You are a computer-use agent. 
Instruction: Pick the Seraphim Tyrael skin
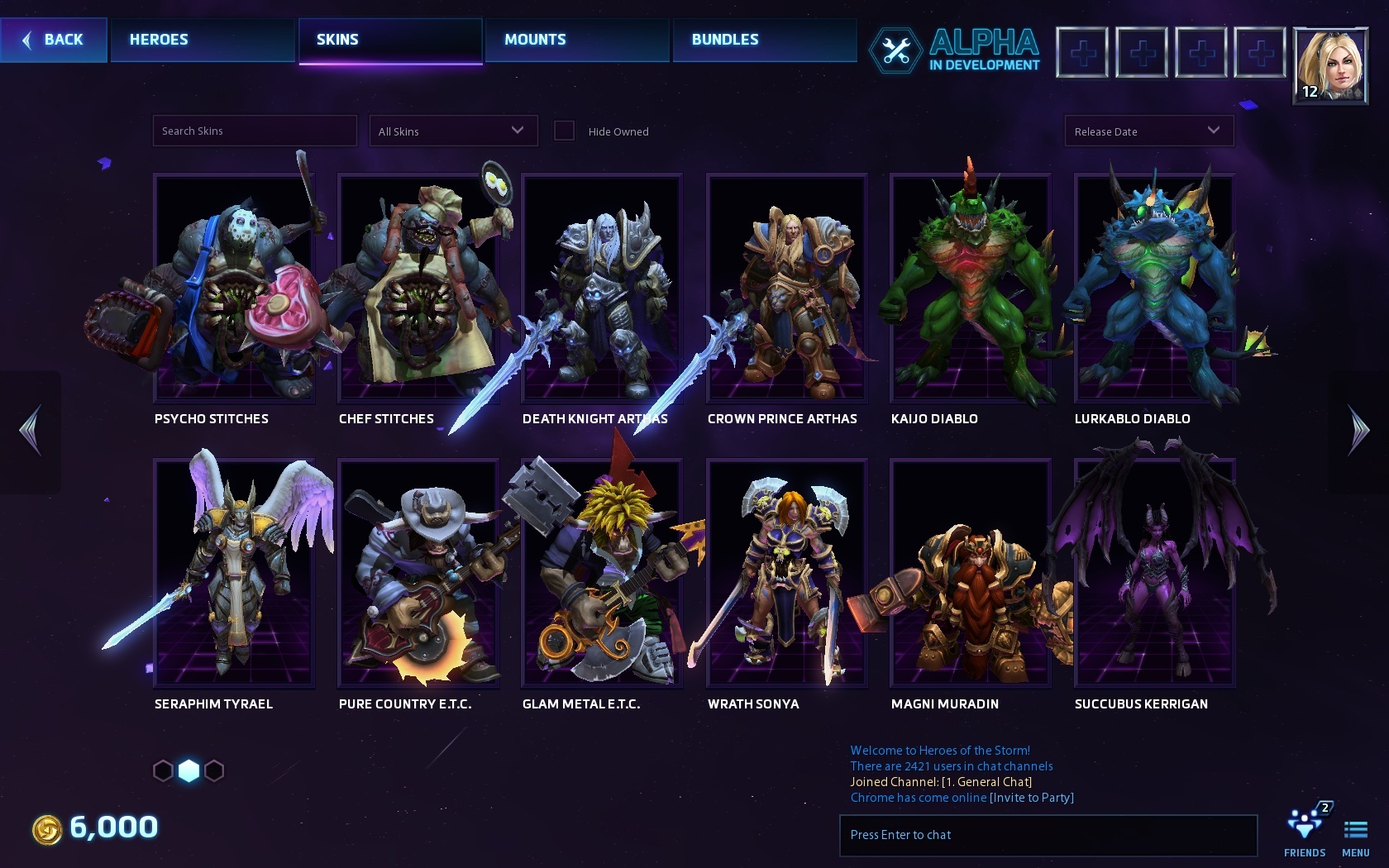(234, 573)
